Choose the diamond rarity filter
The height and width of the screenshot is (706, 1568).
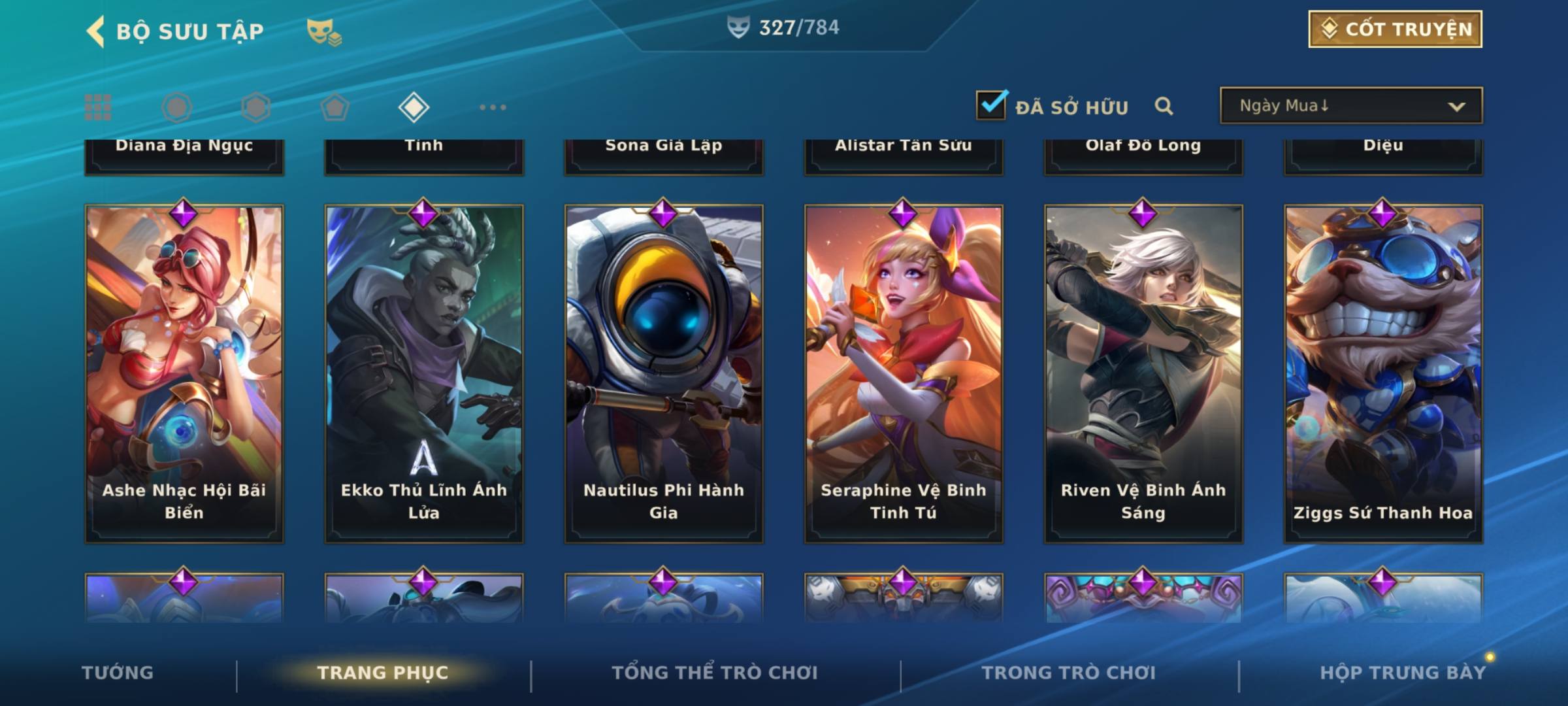(414, 107)
